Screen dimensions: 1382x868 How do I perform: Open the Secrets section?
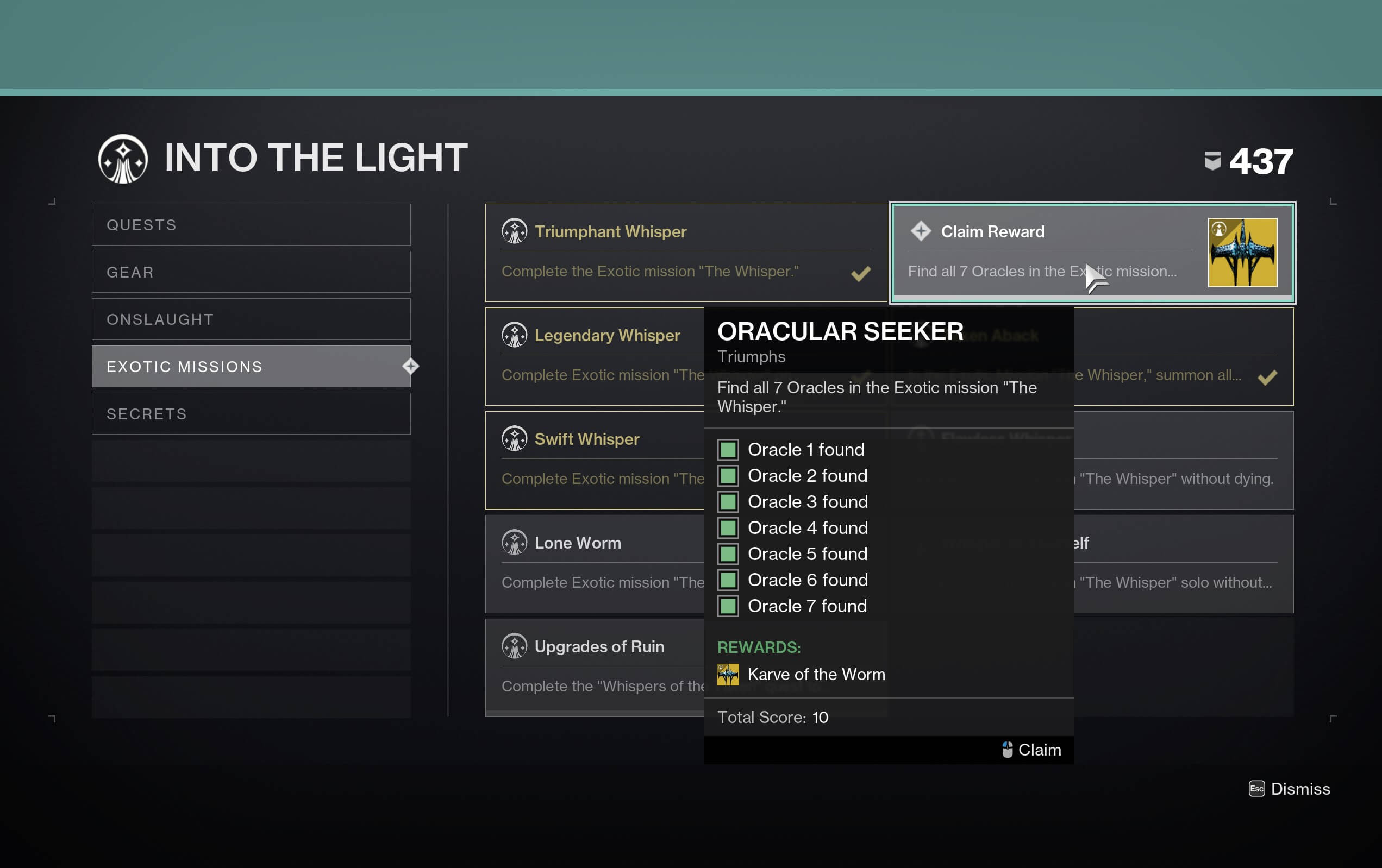pyautogui.click(x=251, y=413)
